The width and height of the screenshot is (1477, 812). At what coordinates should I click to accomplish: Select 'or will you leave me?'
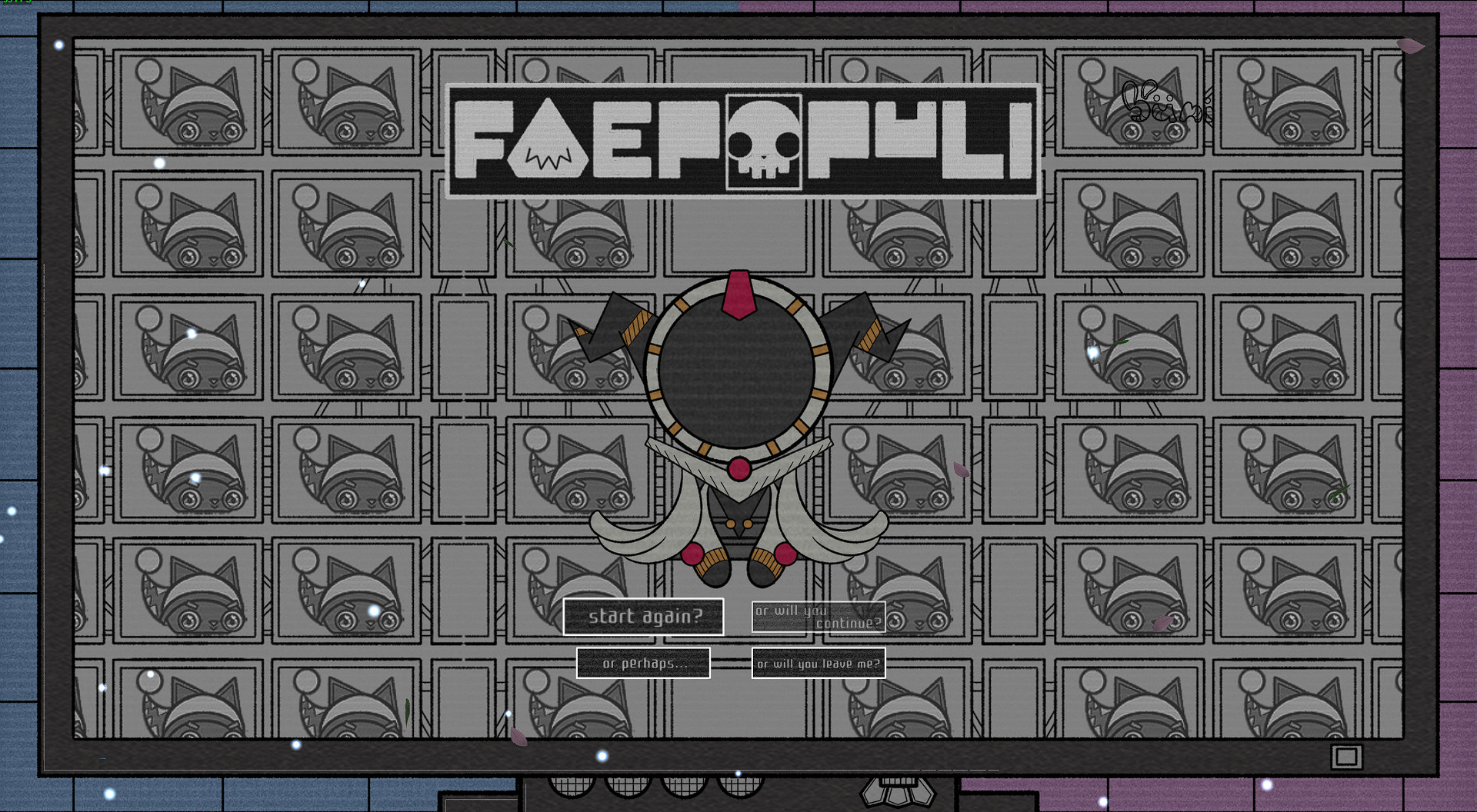pyautogui.click(x=818, y=662)
